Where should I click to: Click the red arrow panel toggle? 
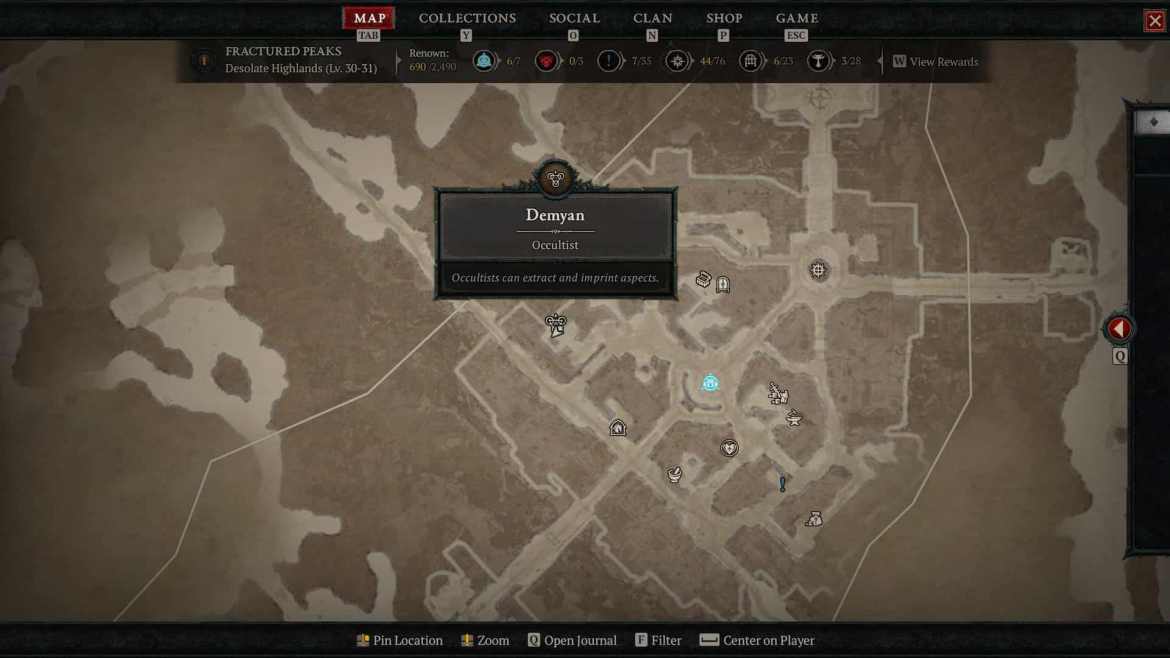tap(1119, 328)
